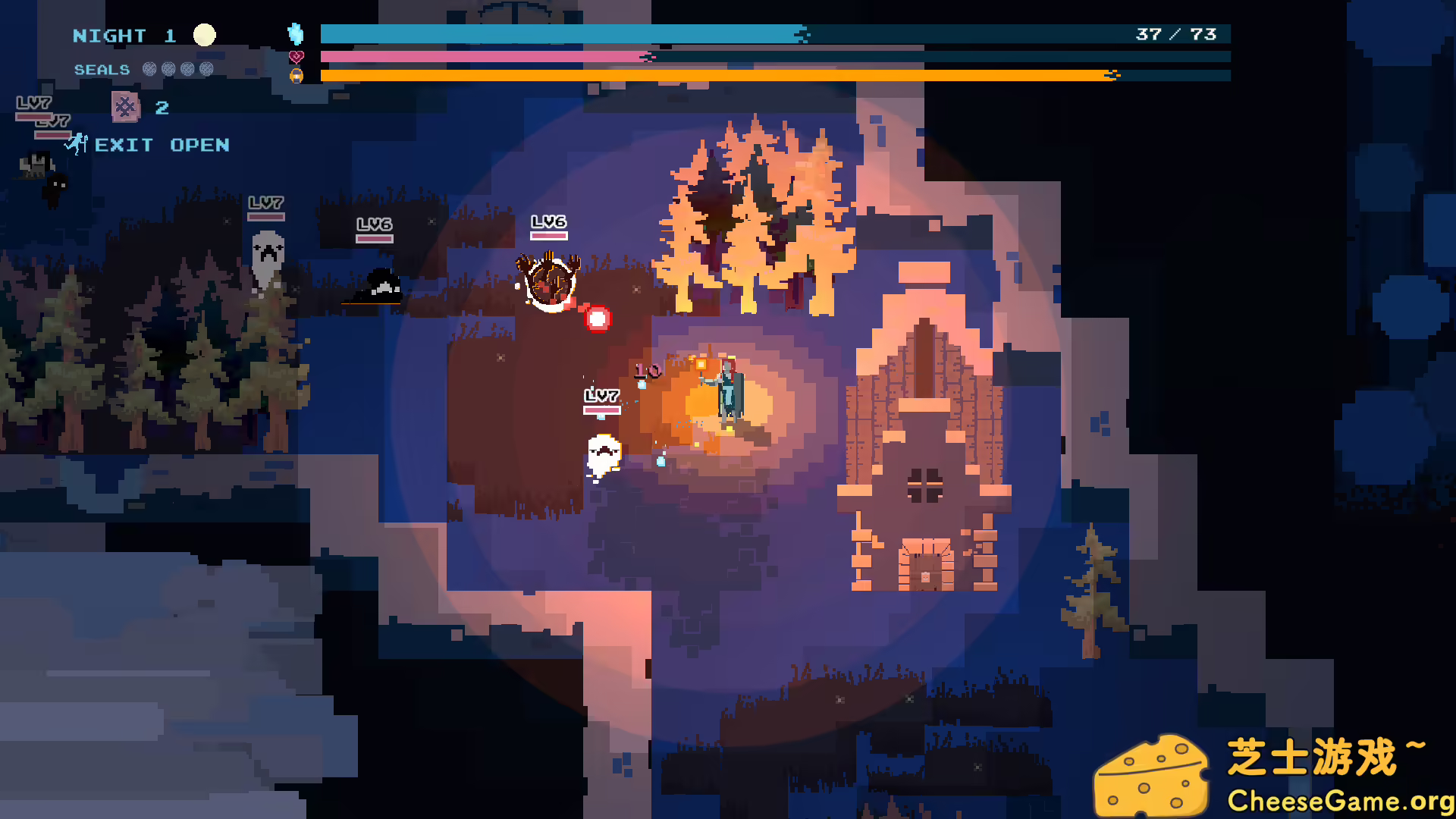The image size is (1456, 819).
Task: Click the SEALS label
Action: pos(101,69)
